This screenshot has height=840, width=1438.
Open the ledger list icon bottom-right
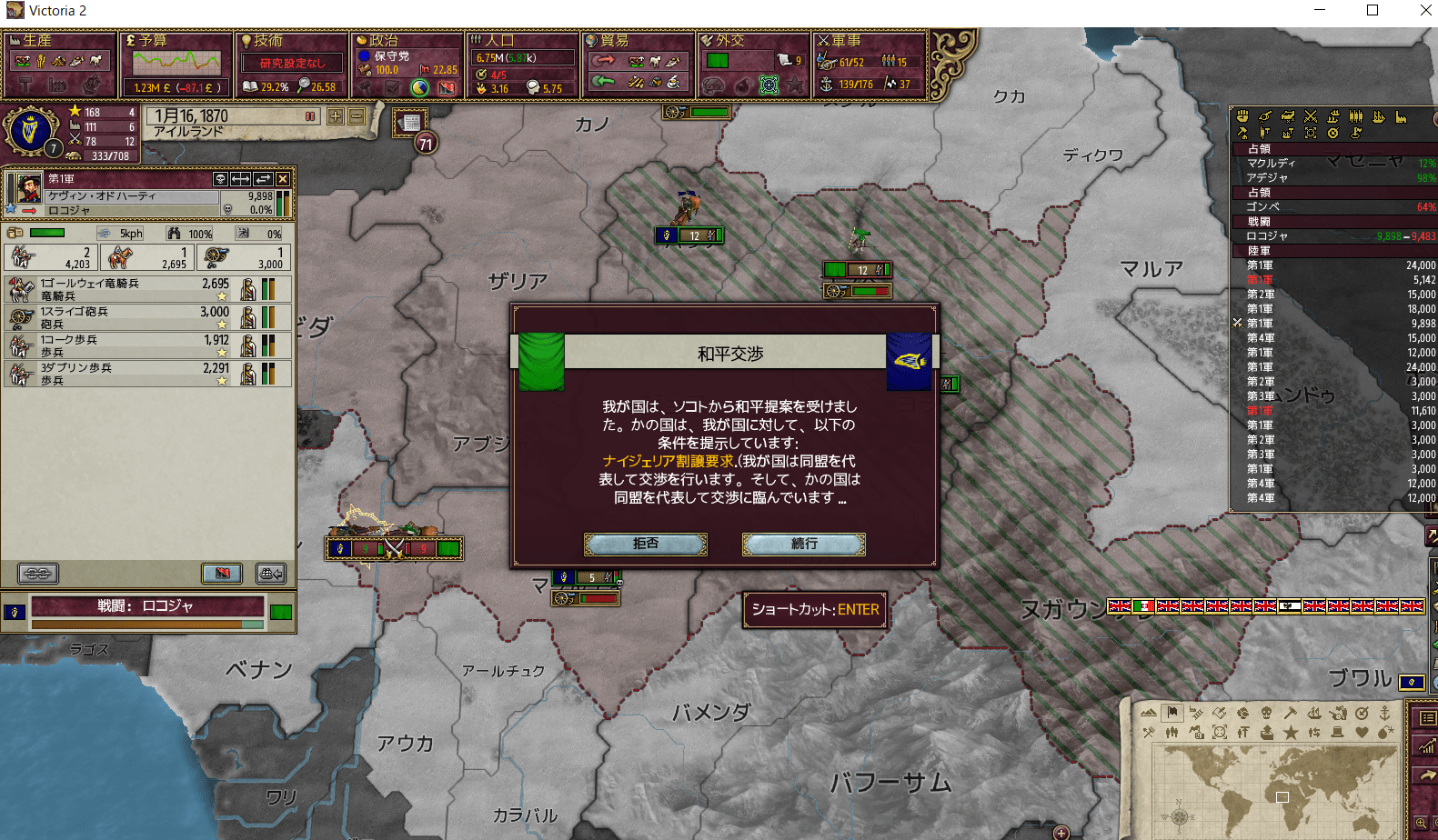1428,719
